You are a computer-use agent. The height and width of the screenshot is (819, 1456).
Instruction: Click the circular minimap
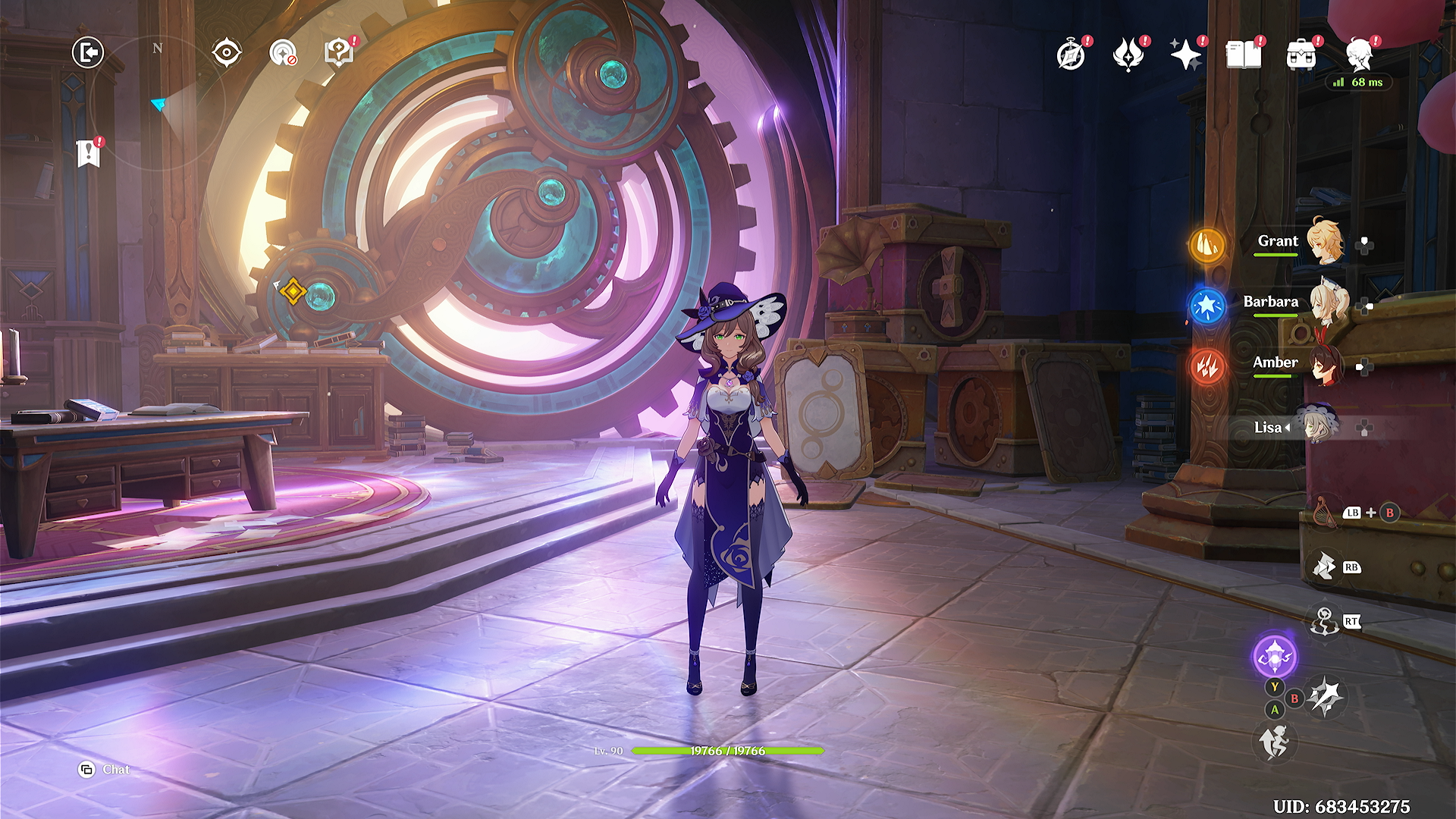(158, 104)
